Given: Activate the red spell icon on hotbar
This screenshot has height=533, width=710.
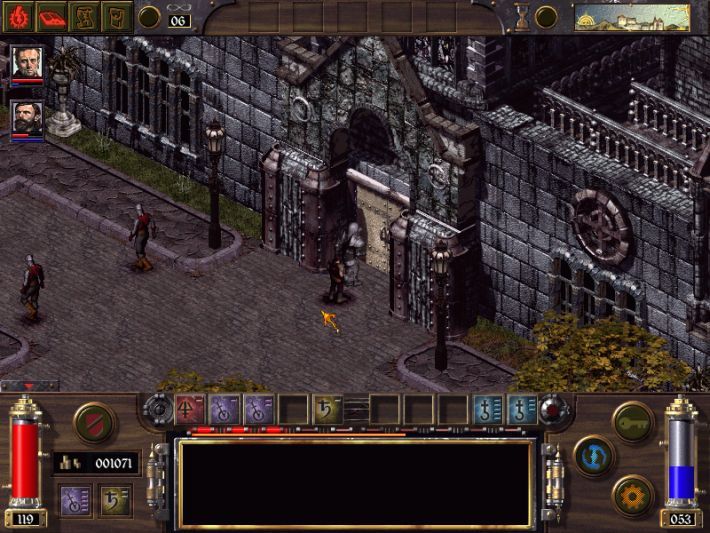Looking at the screenshot, I should (x=189, y=408).
